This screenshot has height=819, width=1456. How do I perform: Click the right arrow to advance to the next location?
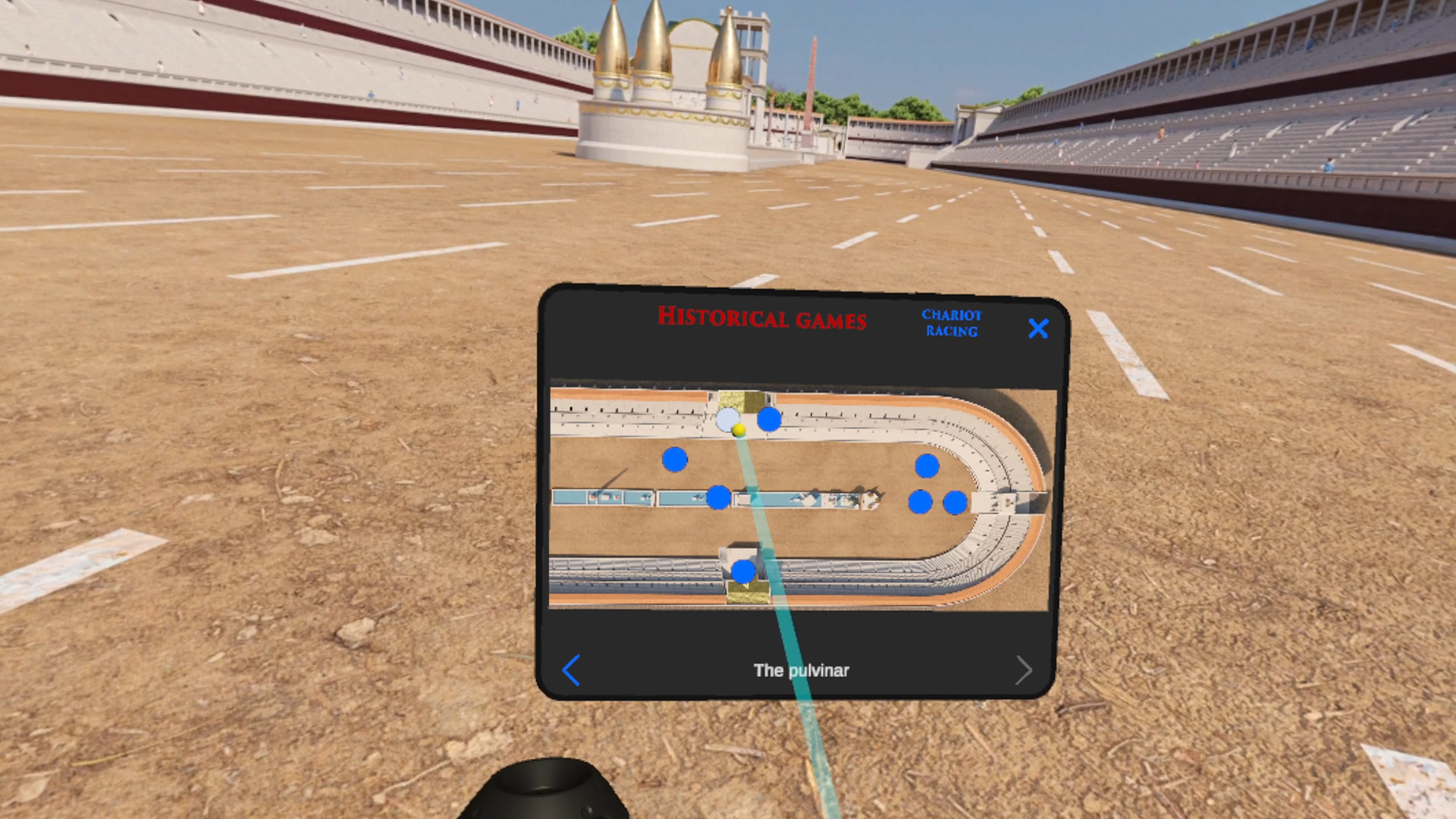coord(1025,670)
